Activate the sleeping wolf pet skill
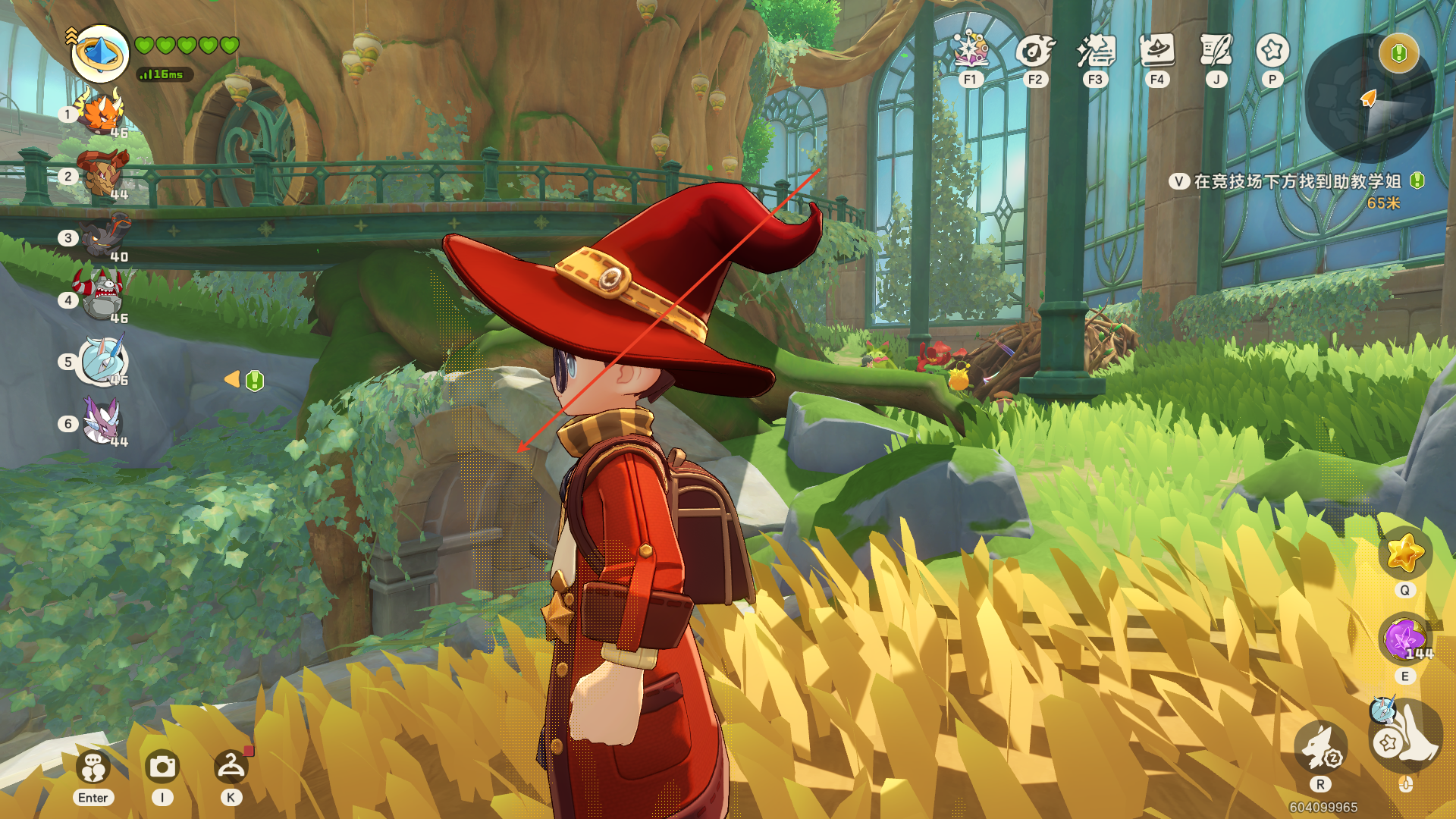Screen dimensions: 1456x819 [x=1320, y=748]
